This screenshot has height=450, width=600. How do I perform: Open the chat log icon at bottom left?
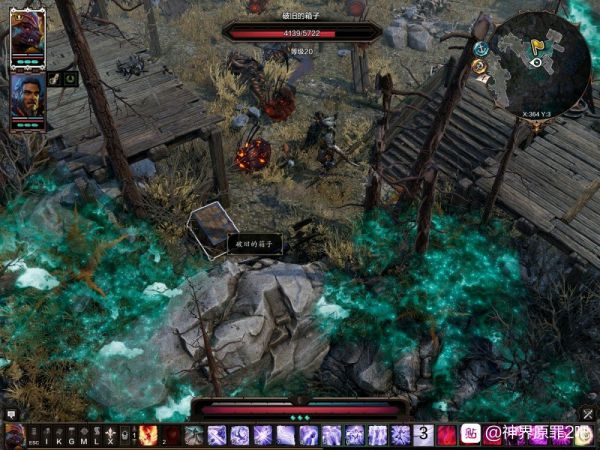[x=11, y=413]
